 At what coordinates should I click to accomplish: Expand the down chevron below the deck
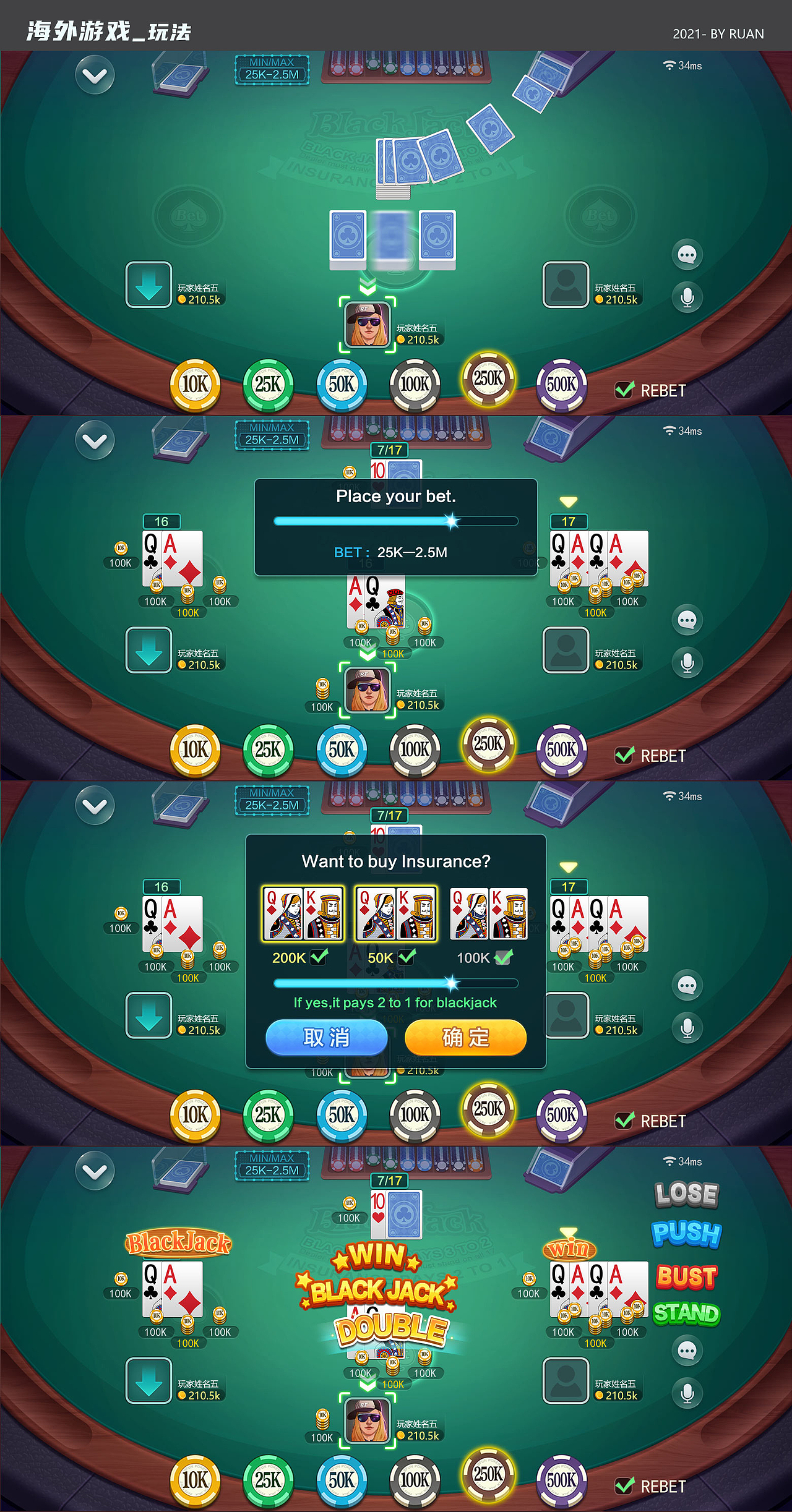coord(368,285)
